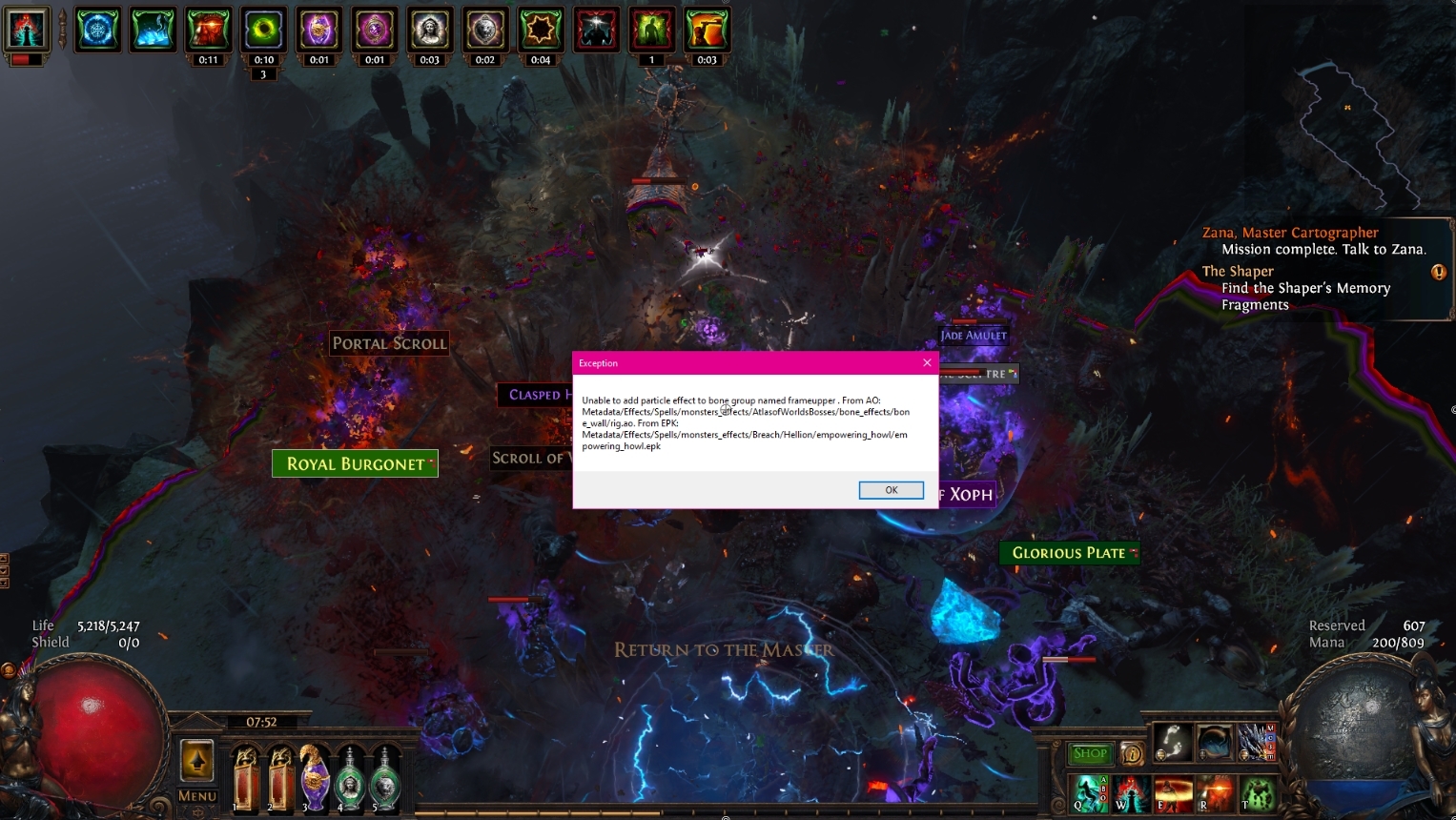This screenshot has width=1456, height=820.
Task: Activate the skill bound to the Q slot
Action: pos(1087,795)
